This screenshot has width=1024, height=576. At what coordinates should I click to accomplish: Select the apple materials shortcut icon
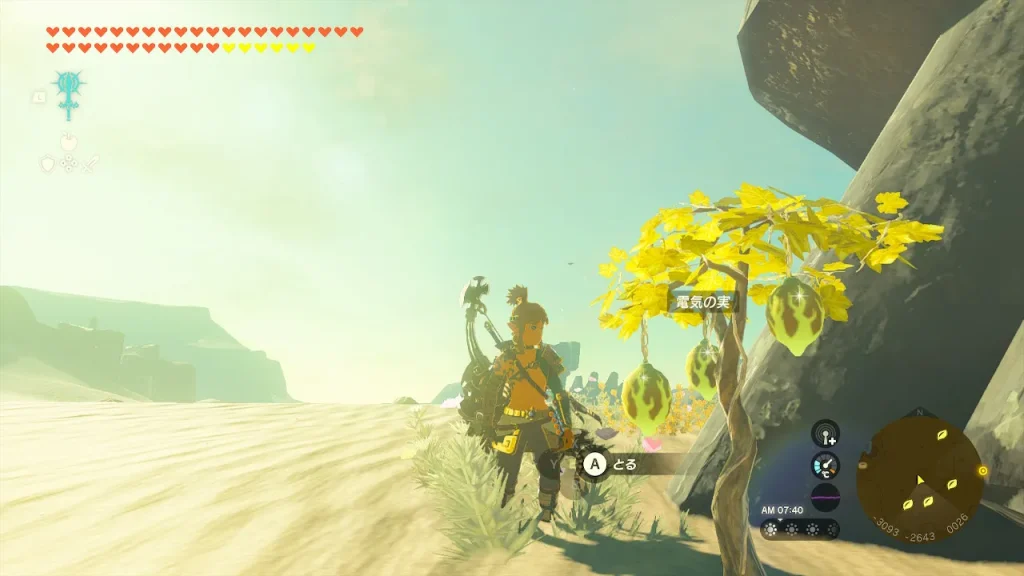pyautogui.click(x=68, y=142)
